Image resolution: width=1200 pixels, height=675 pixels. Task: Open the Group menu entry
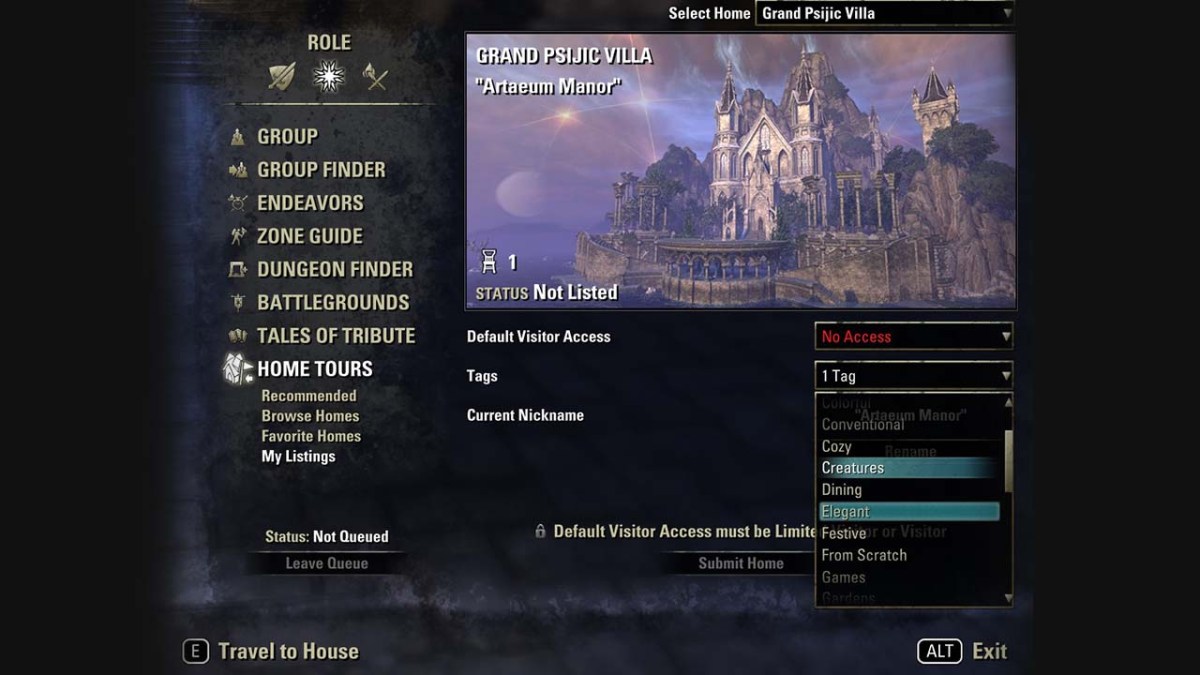tap(287, 137)
